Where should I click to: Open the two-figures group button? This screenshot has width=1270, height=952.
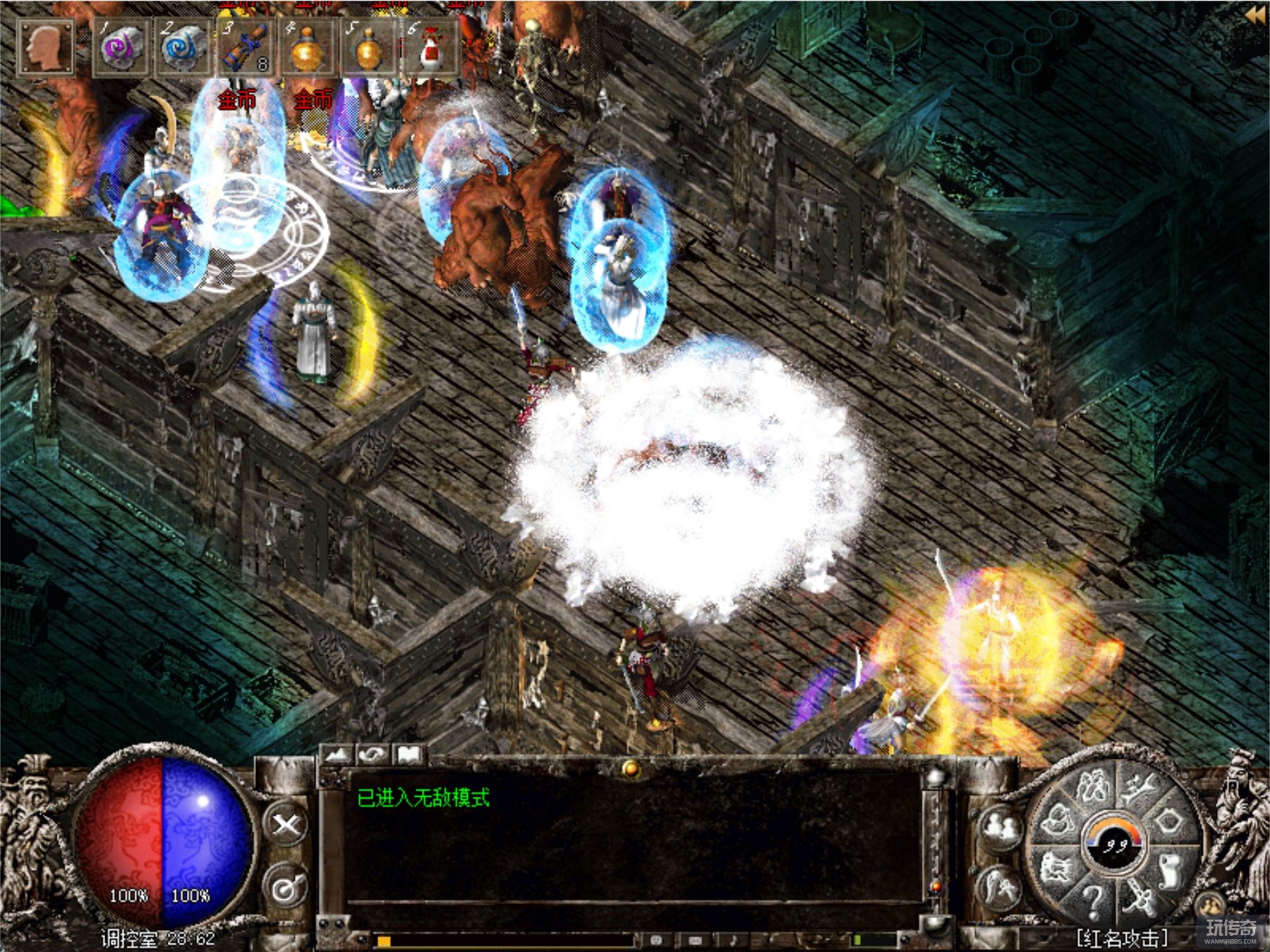pyautogui.click(x=999, y=827)
